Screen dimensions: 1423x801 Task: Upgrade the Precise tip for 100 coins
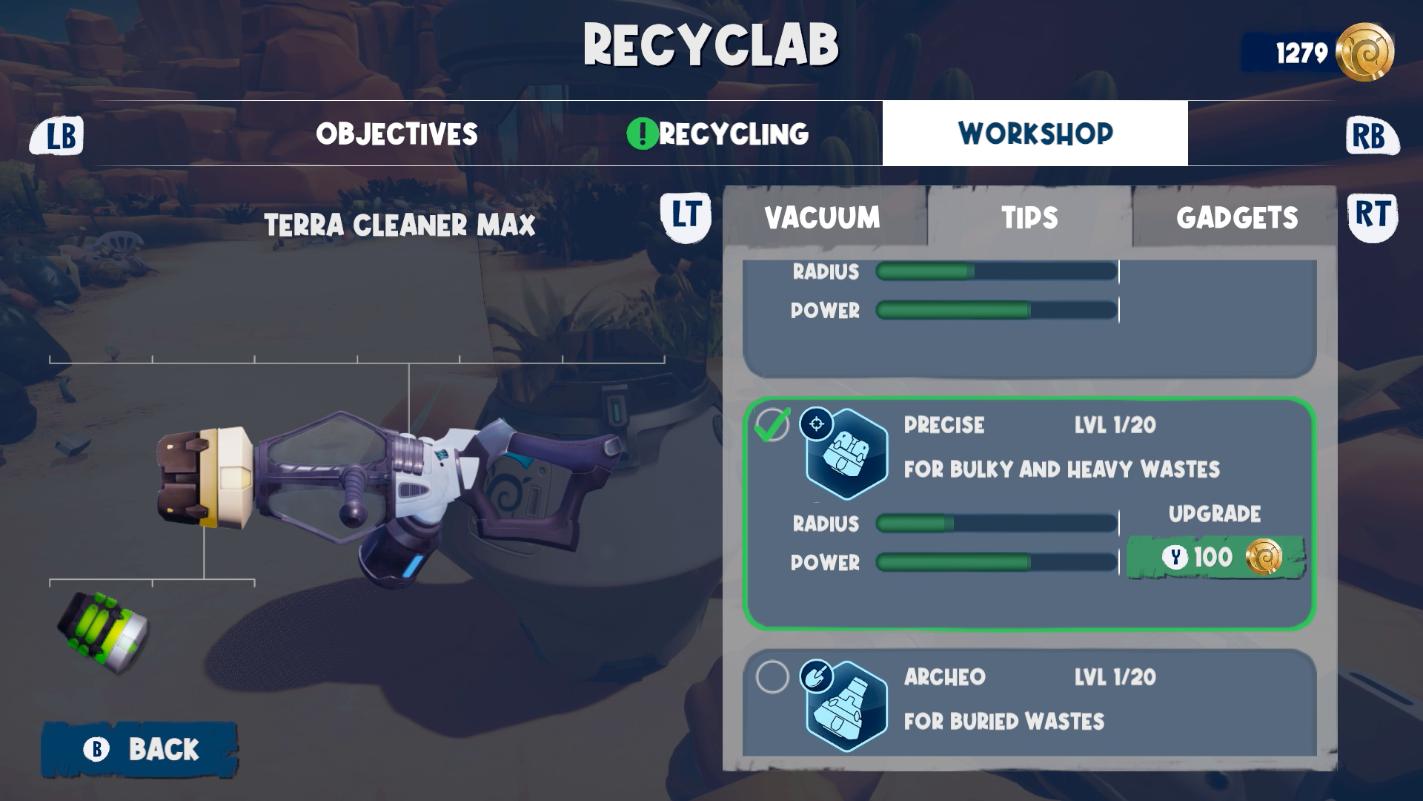1215,557
